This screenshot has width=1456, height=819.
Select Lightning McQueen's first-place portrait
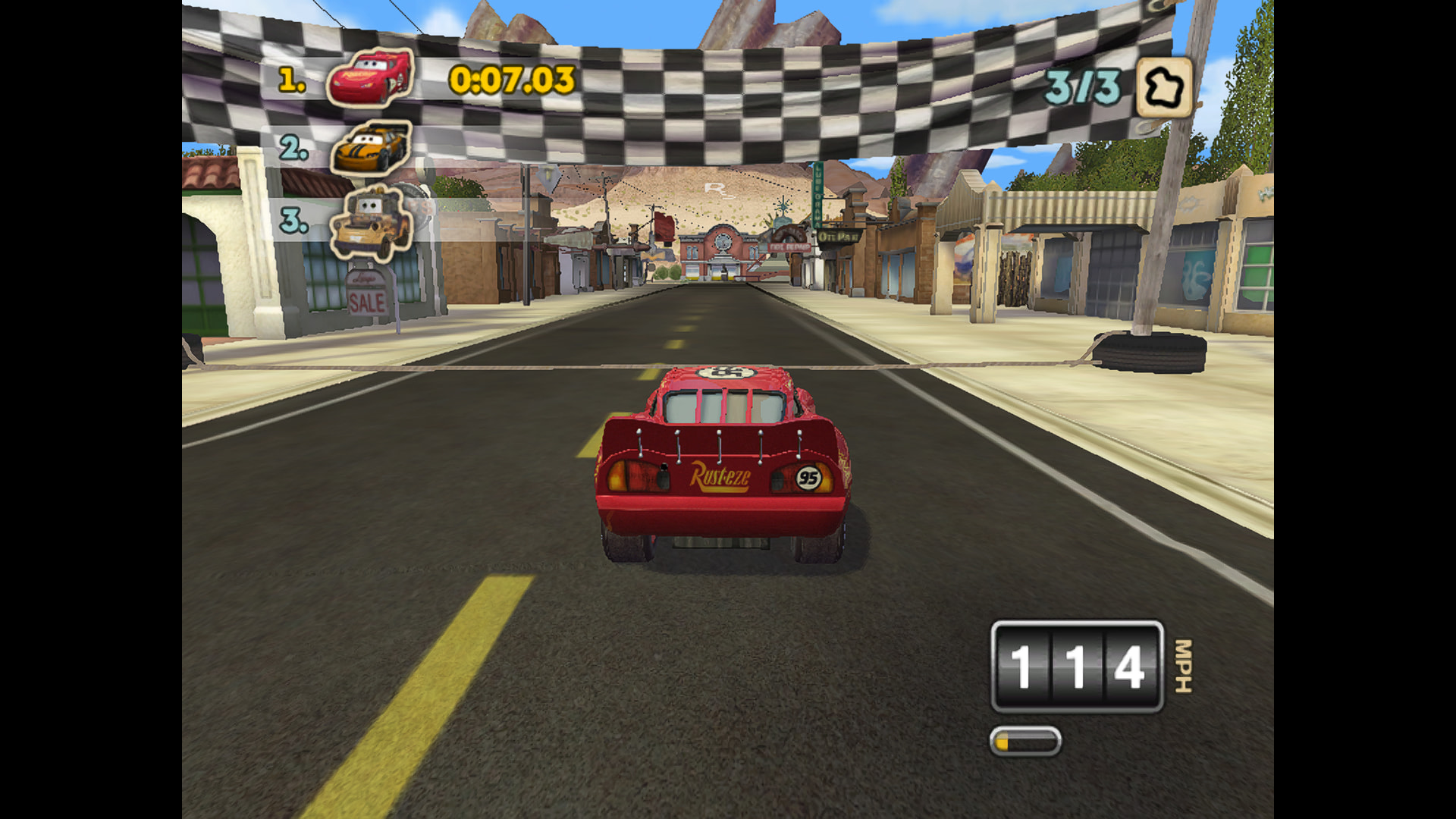pos(371,77)
